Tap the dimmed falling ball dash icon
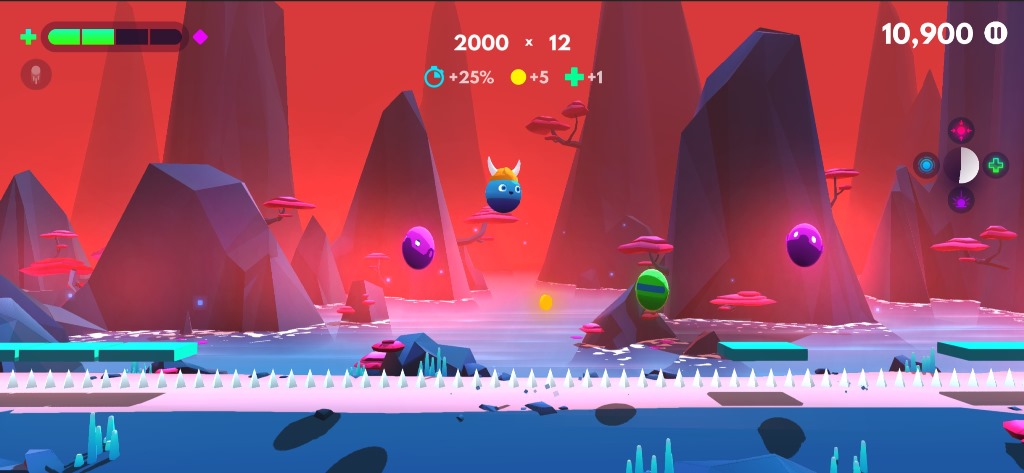1024x473 pixels. (x=36, y=74)
